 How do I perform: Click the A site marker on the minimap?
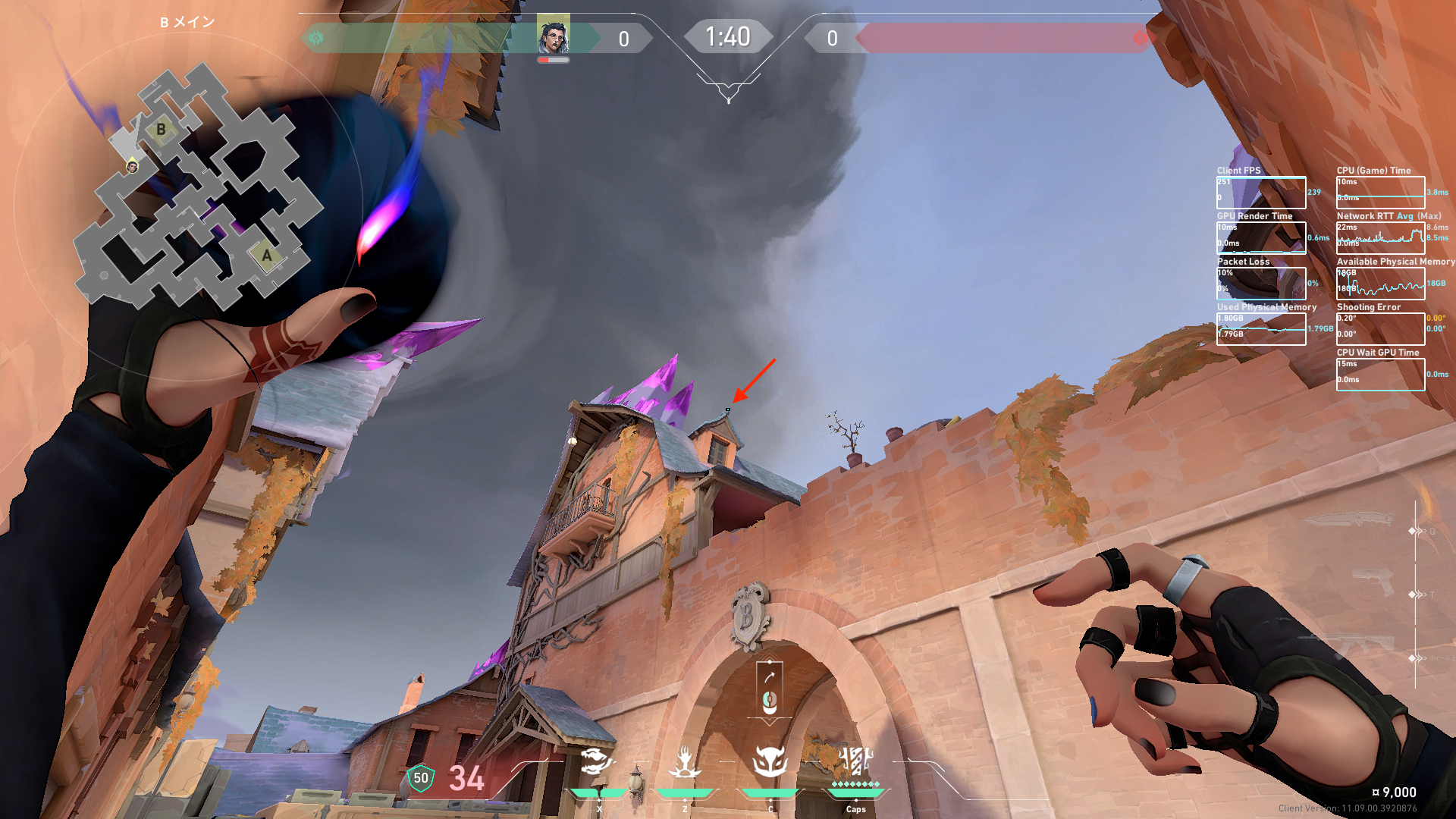267,256
